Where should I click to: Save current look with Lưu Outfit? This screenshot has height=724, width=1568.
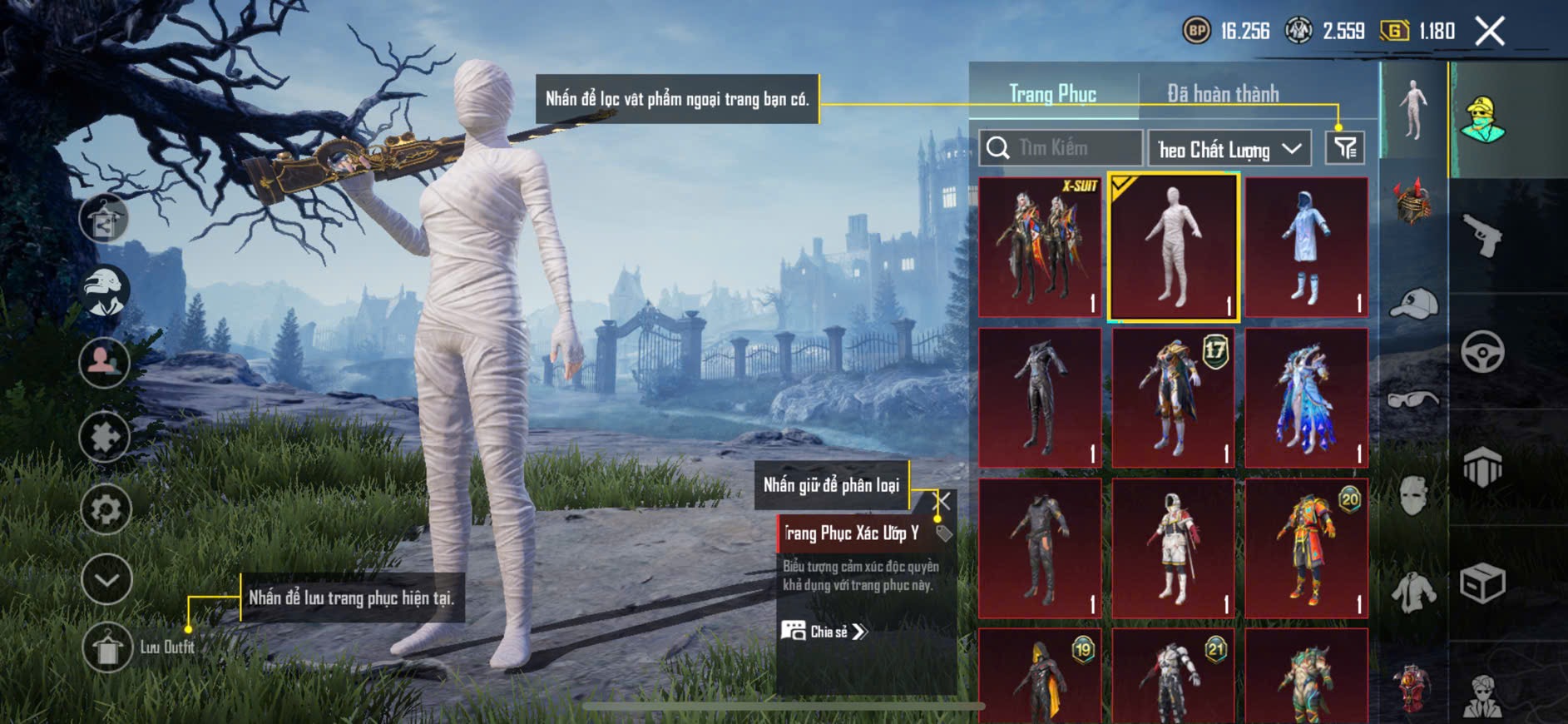tap(107, 647)
